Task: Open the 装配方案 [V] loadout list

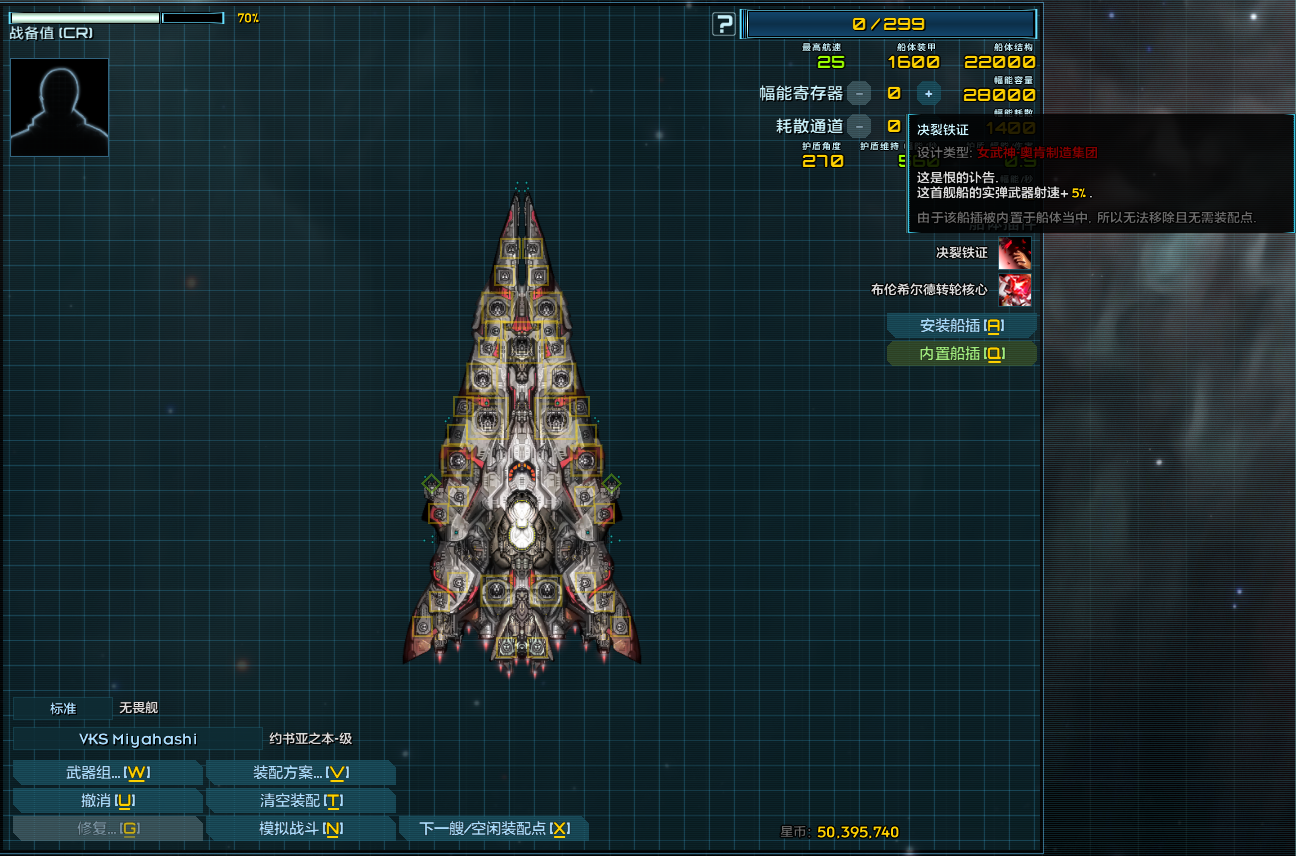Action: click(x=299, y=772)
